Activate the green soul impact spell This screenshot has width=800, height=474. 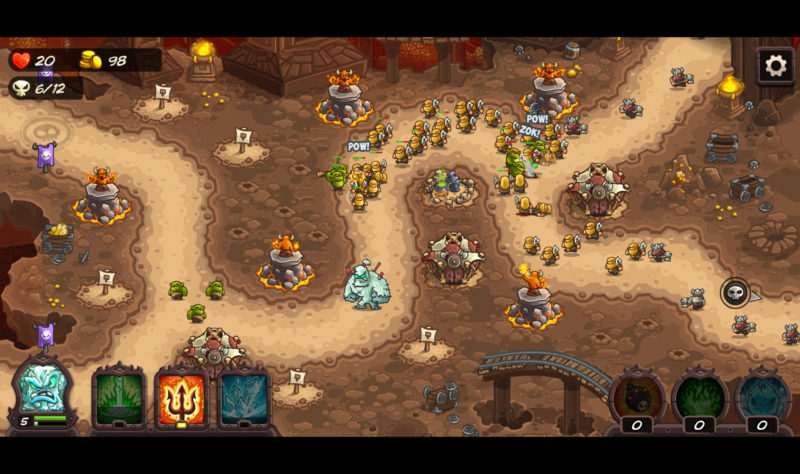tap(119, 396)
